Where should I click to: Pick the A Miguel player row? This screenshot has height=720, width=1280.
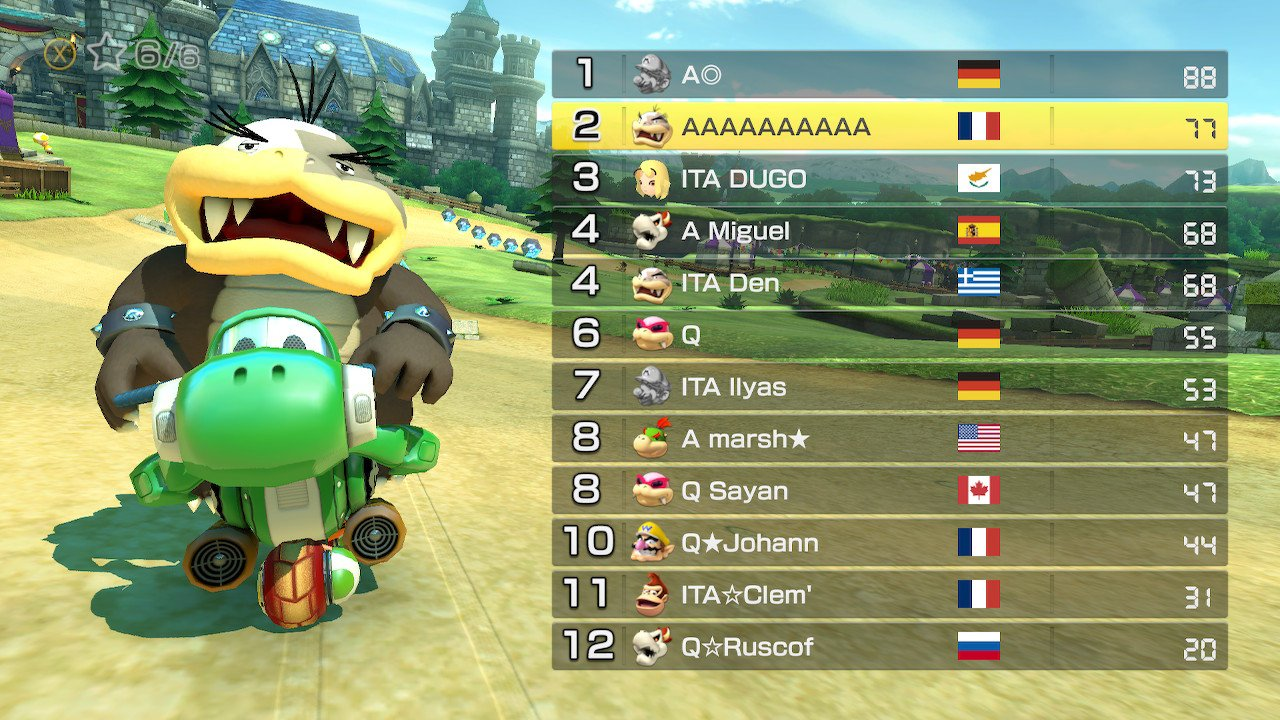pyautogui.click(x=889, y=231)
